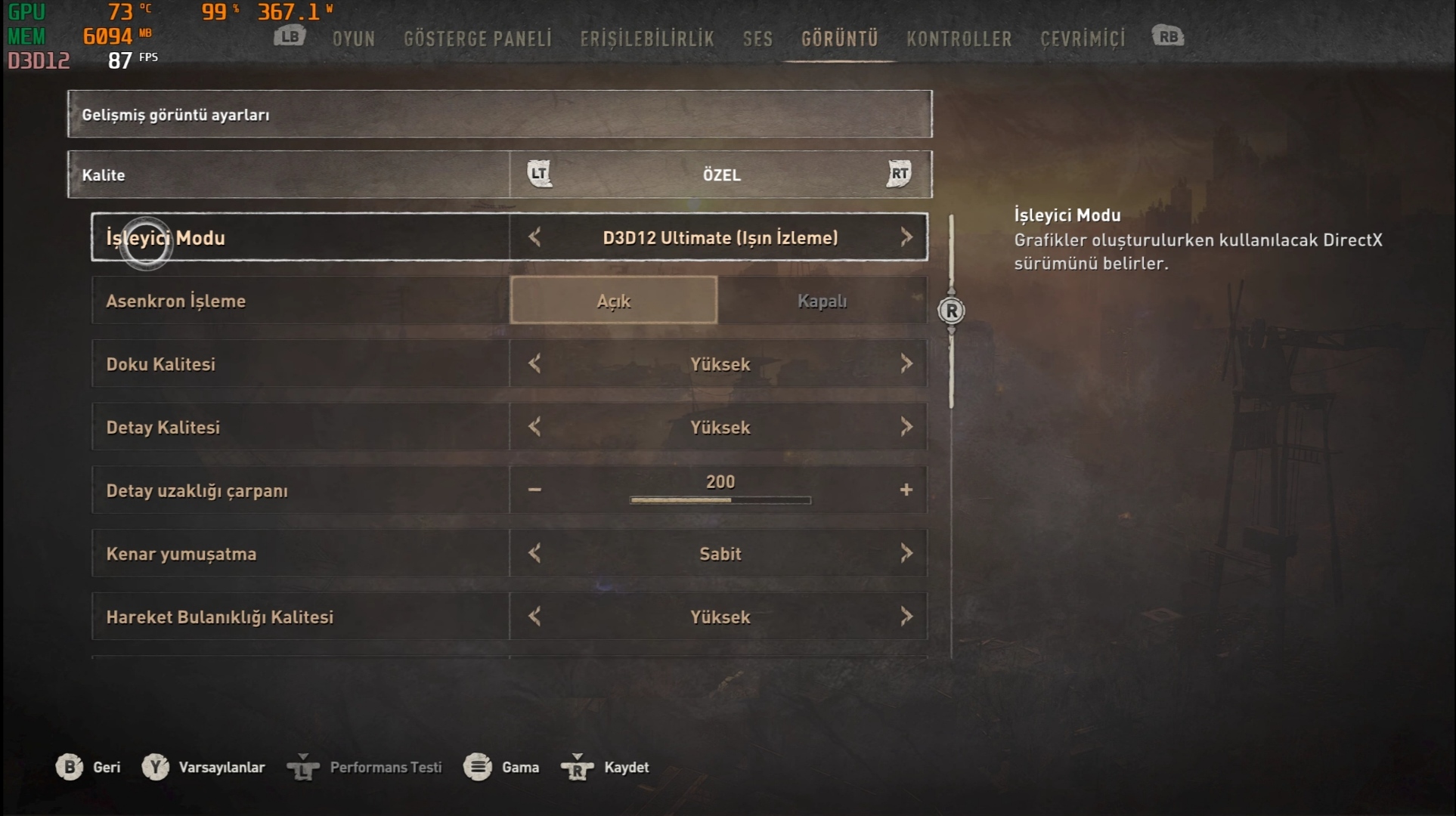This screenshot has width=1456, height=816.
Task: Lower Detay Kalitesi with left arrow
Action: [534, 427]
